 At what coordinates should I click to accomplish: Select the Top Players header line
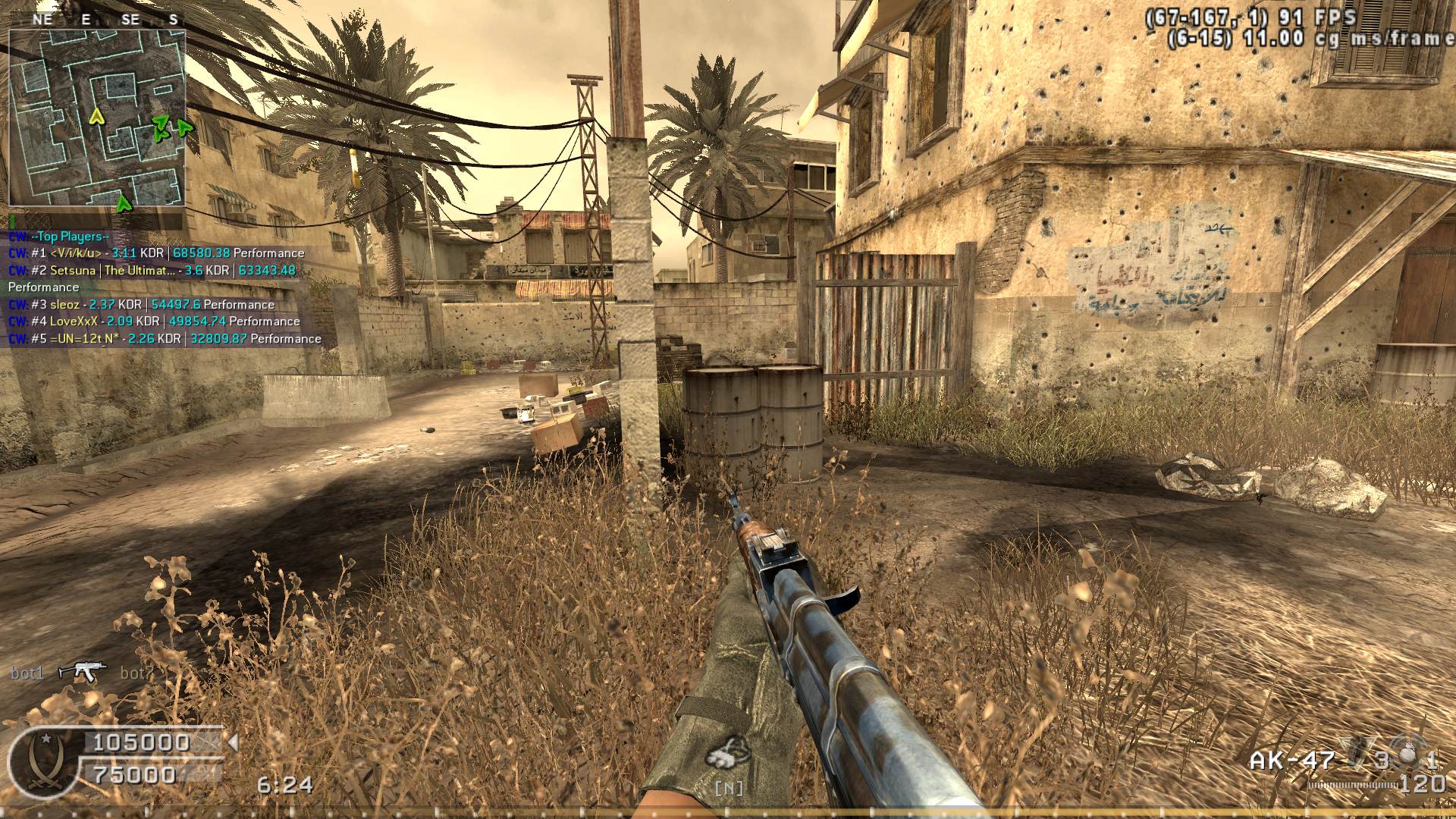[x=70, y=237]
